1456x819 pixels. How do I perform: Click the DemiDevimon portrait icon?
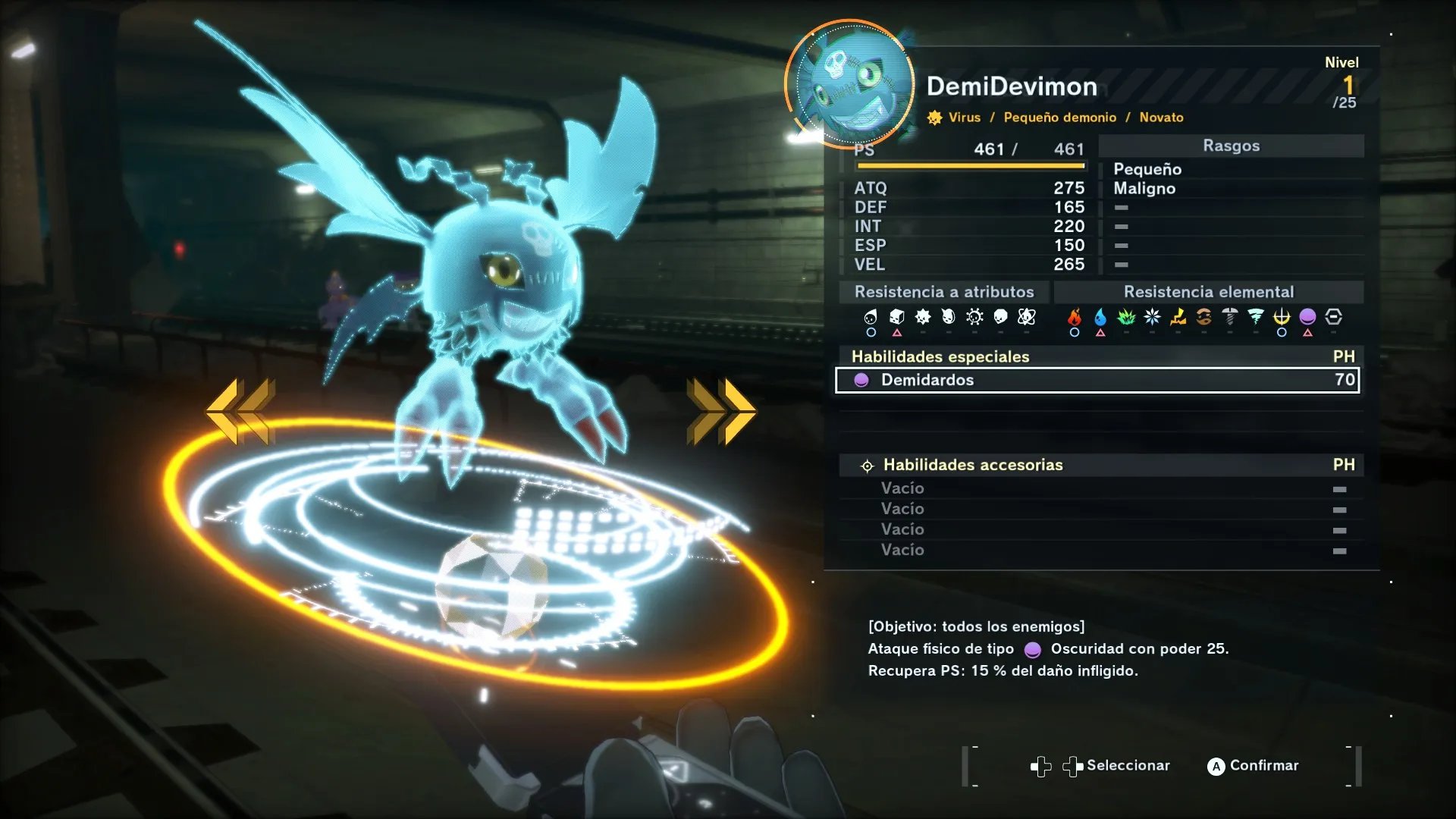[849, 83]
